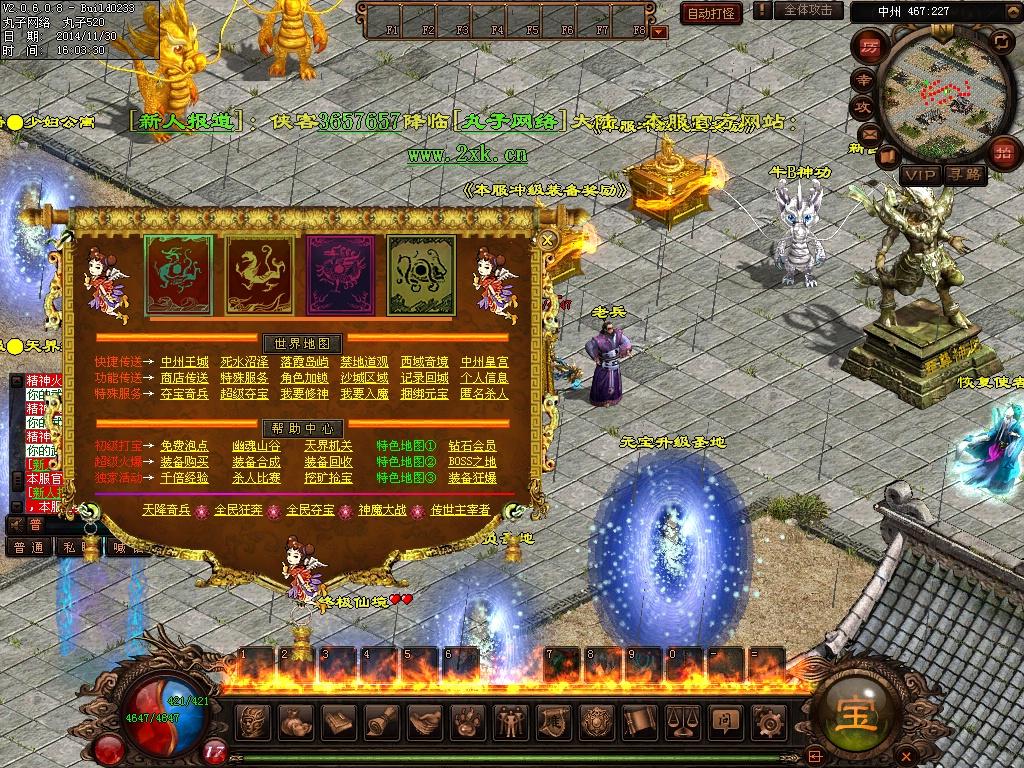This screenshot has width=1024, height=768.
Task: Switch attack mode via 全体攻击 button
Action: point(808,10)
